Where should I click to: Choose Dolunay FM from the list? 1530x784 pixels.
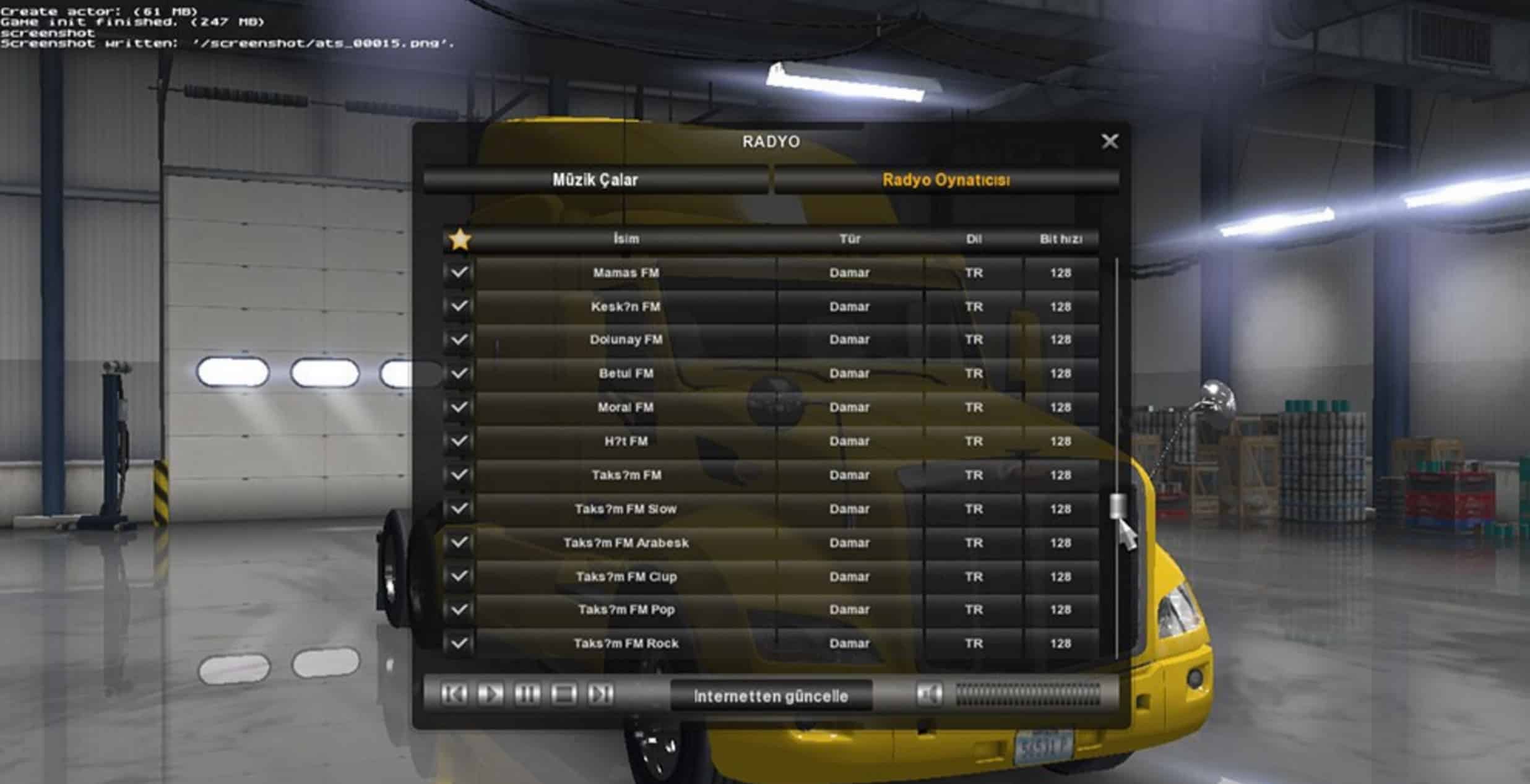626,340
